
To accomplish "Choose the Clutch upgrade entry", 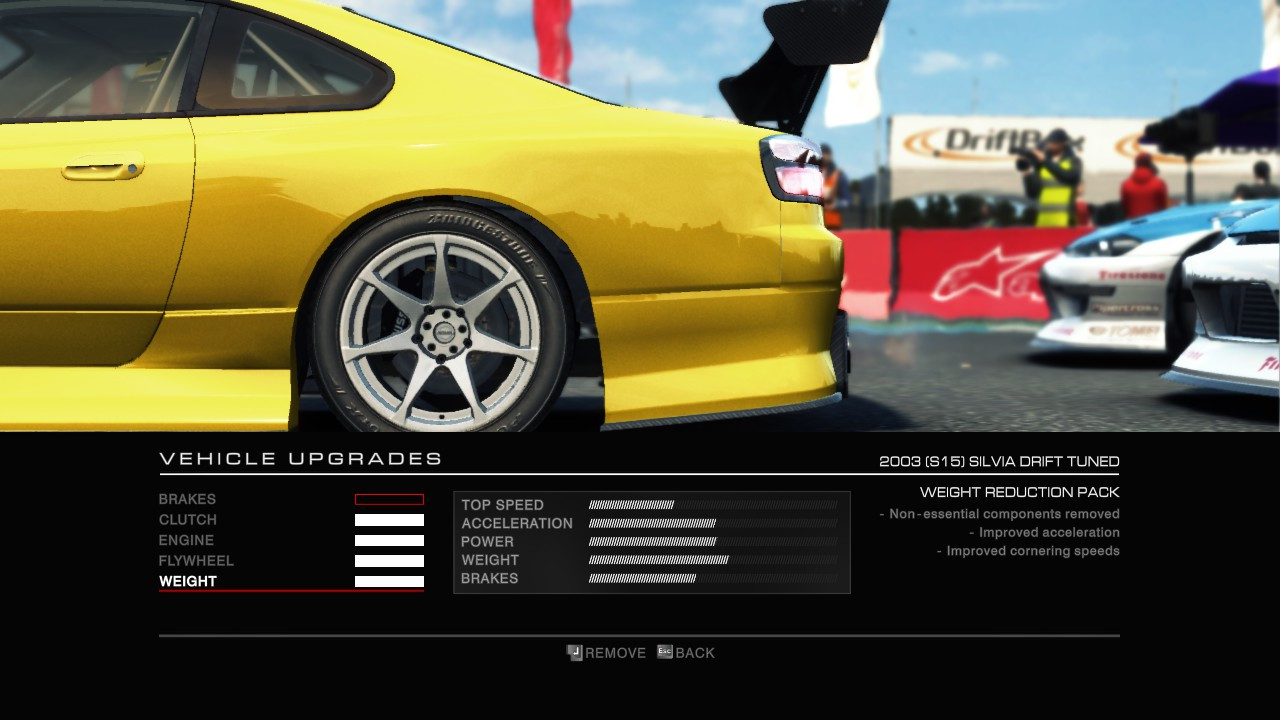I will point(188,520).
